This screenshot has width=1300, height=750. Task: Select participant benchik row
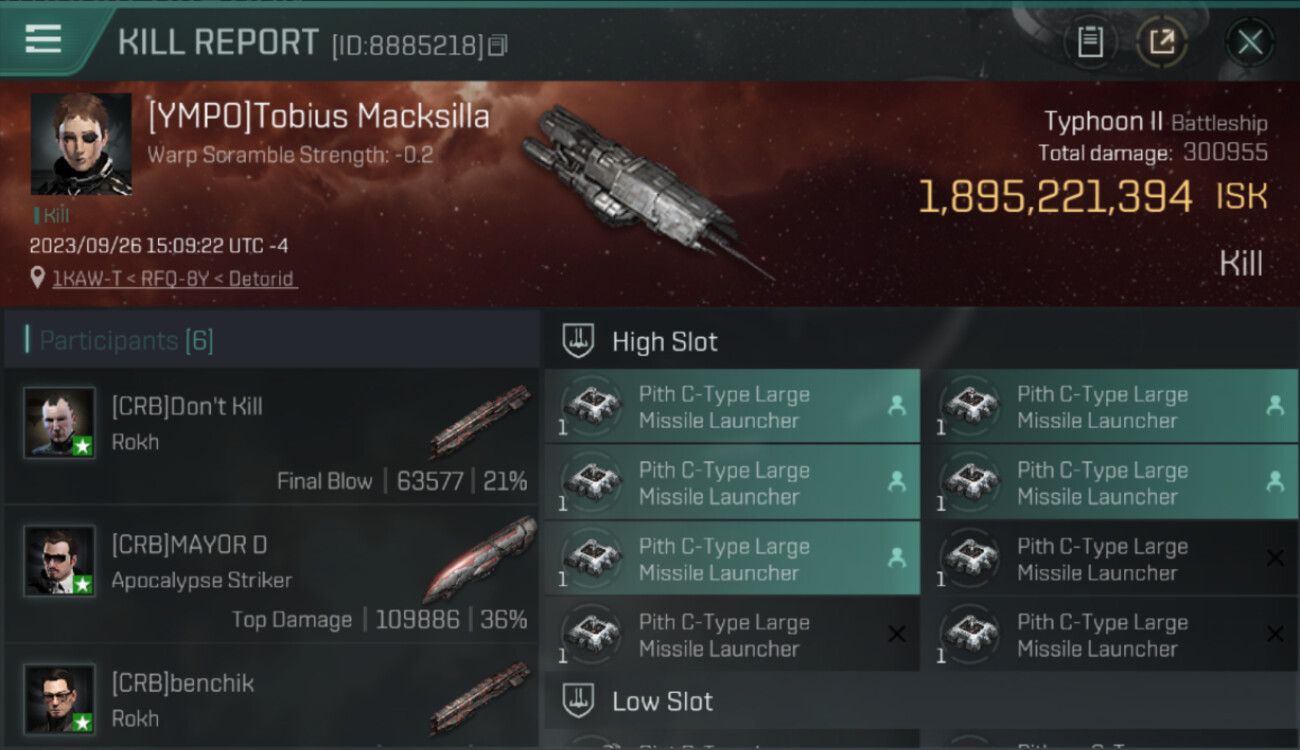272,700
